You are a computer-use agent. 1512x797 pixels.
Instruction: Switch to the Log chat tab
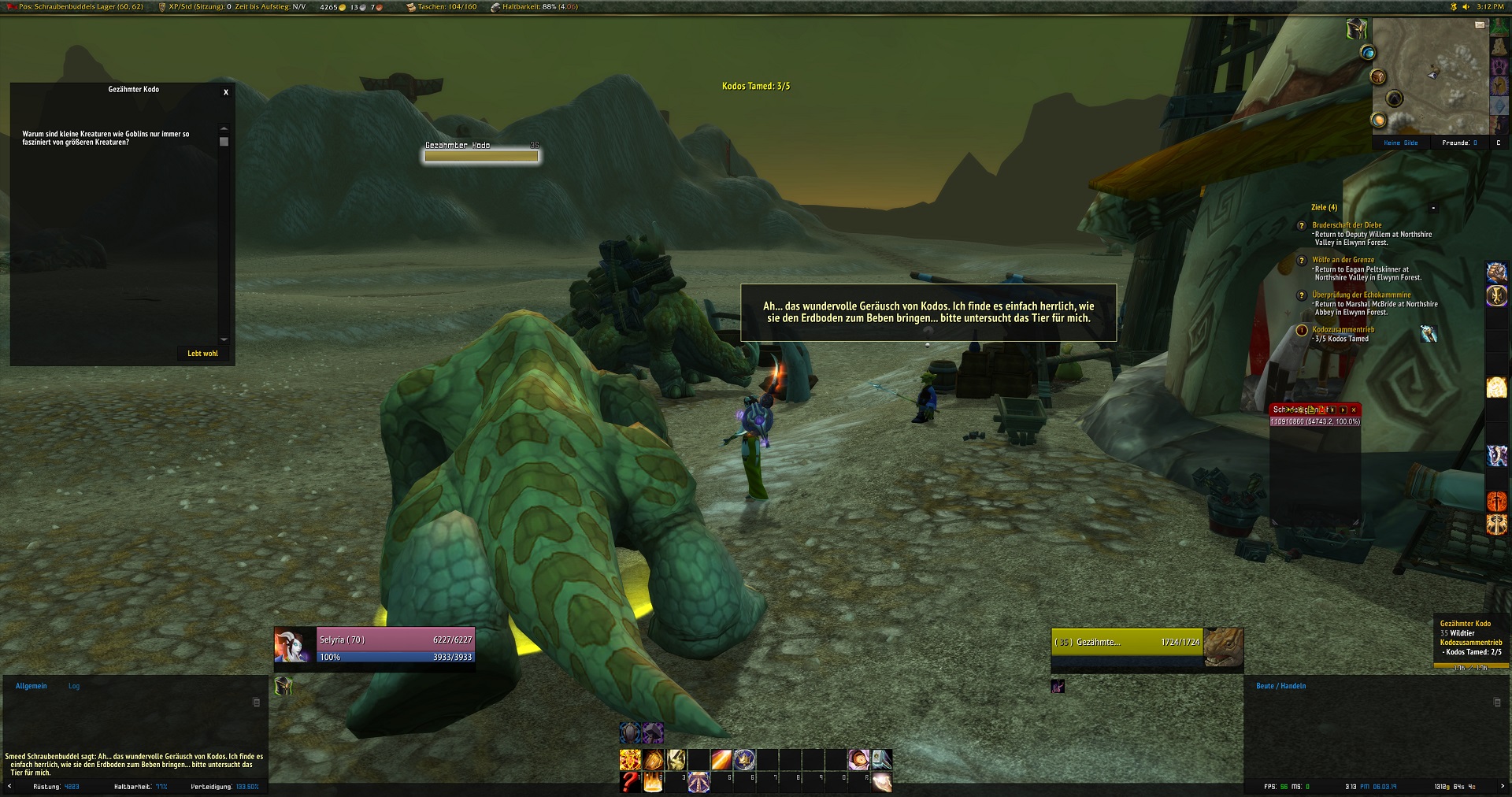pyautogui.click(x=73, y=686)
